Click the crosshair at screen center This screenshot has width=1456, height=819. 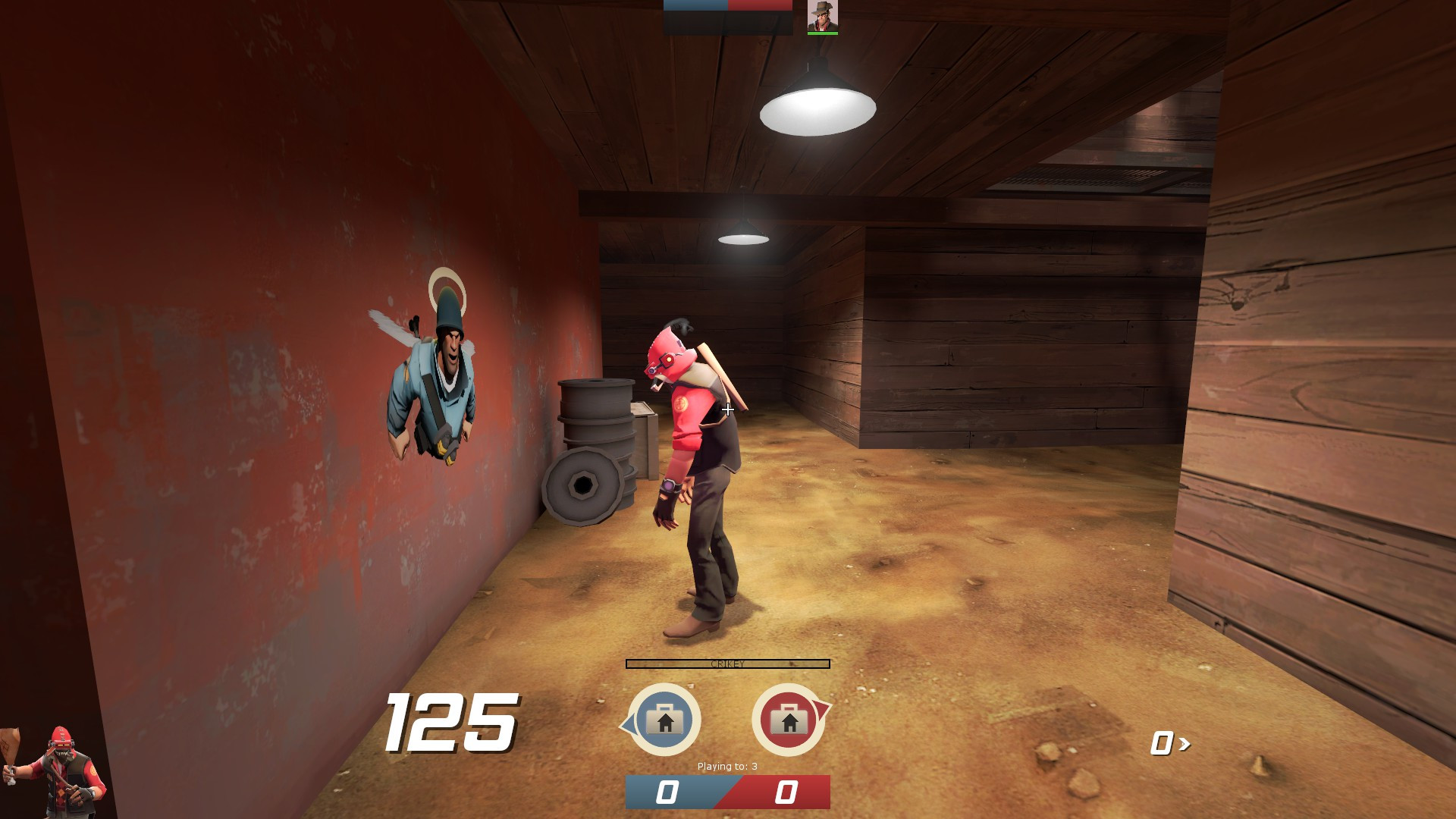[727, 409]
